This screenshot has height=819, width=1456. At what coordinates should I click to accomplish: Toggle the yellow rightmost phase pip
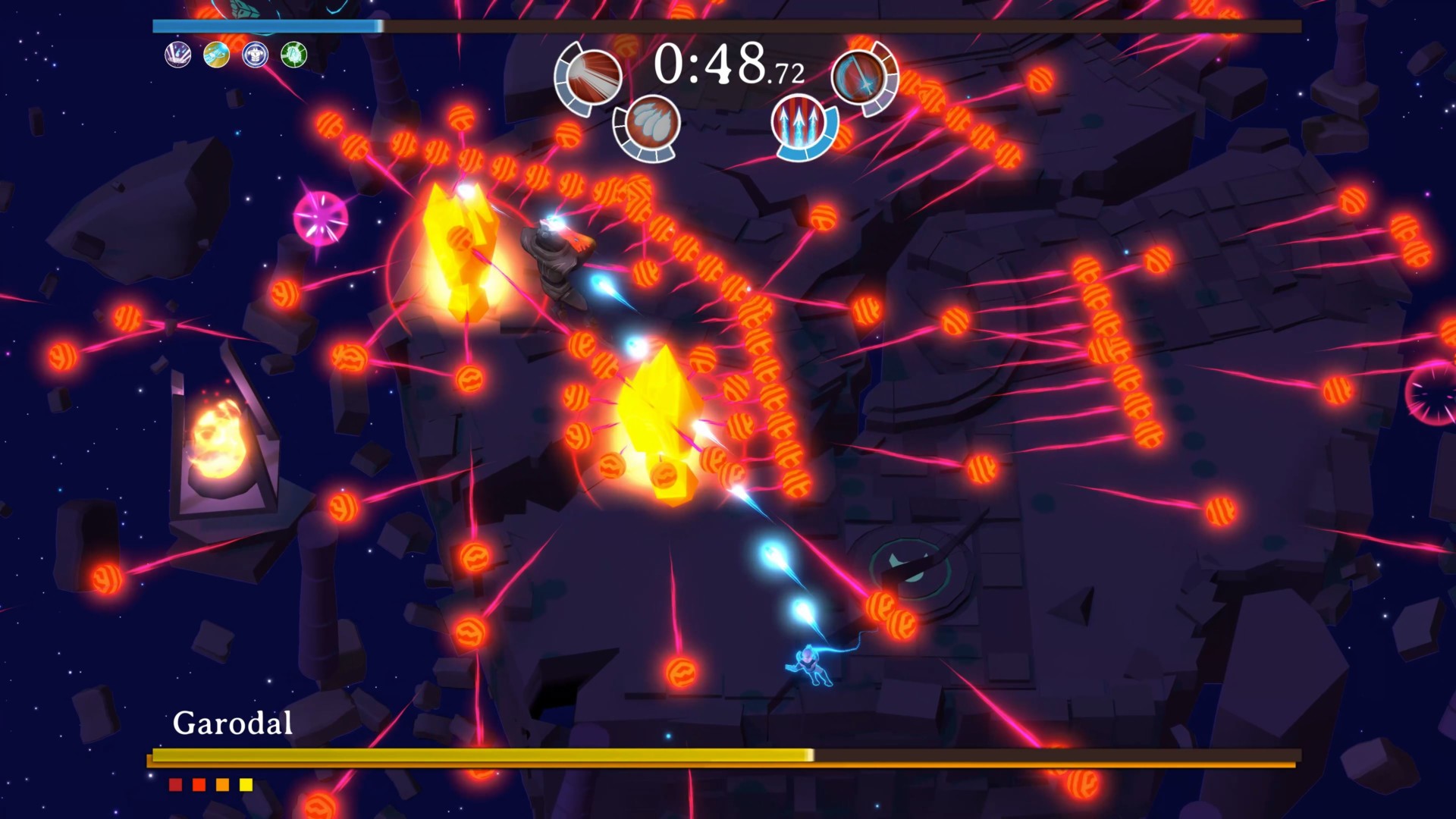pos(246,786)
